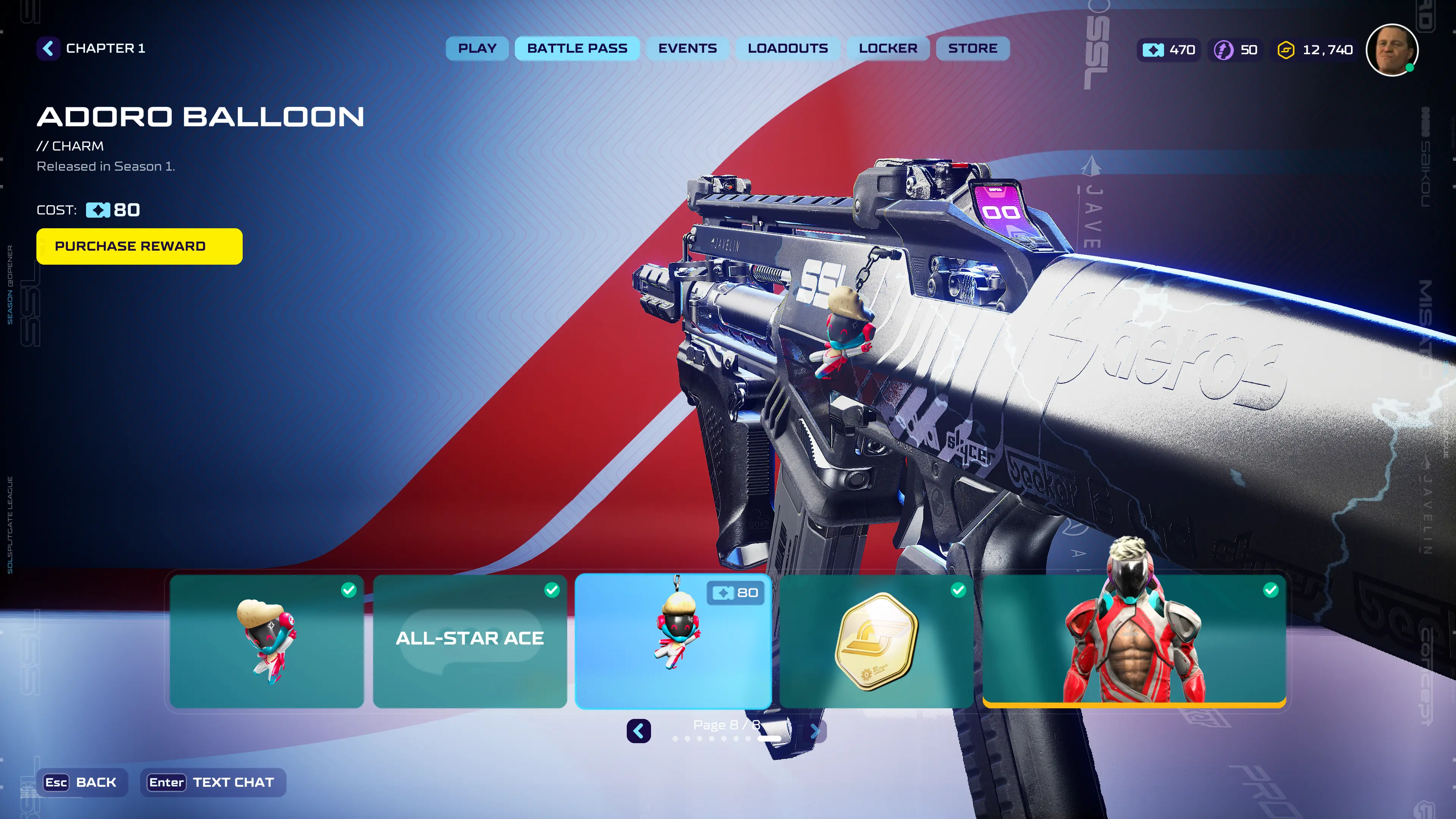1456x819 pixels.
Task: Click the Back button
Action: pos(82,782)
